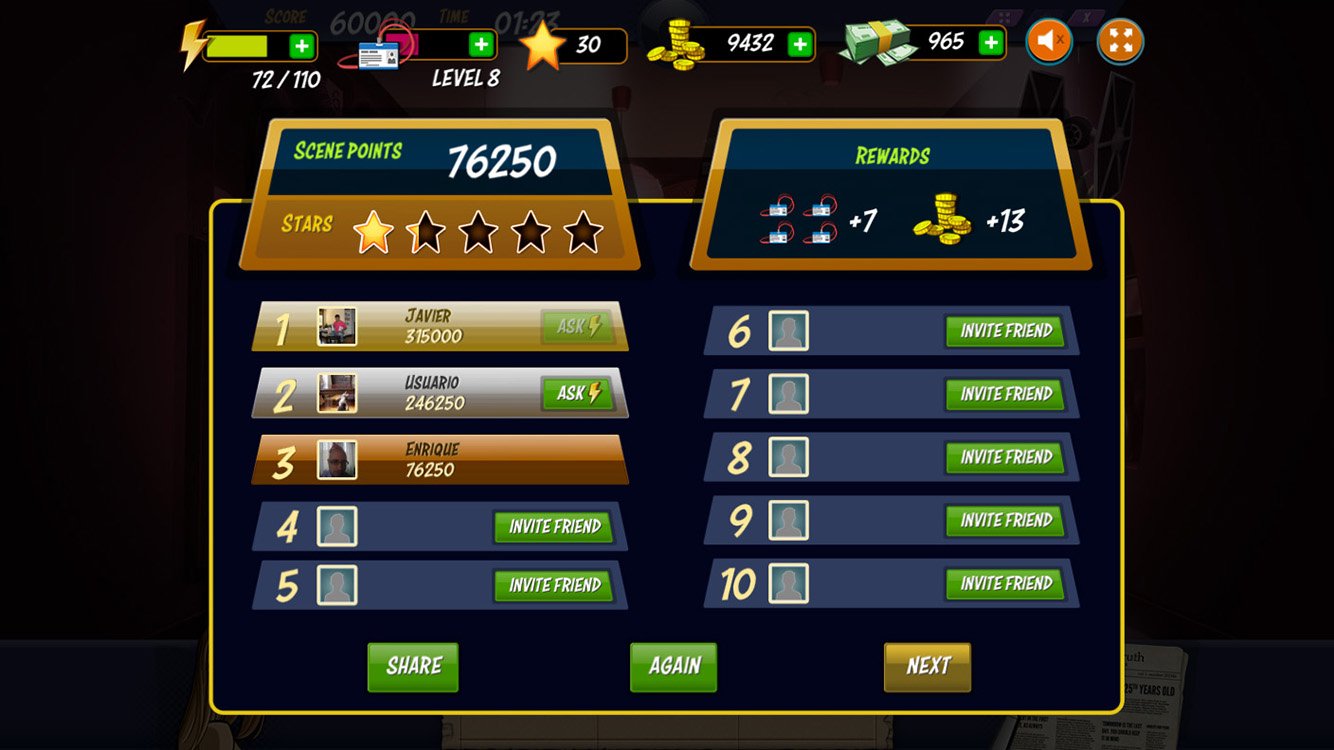Ask Javier for energy

tap(578, 327)
